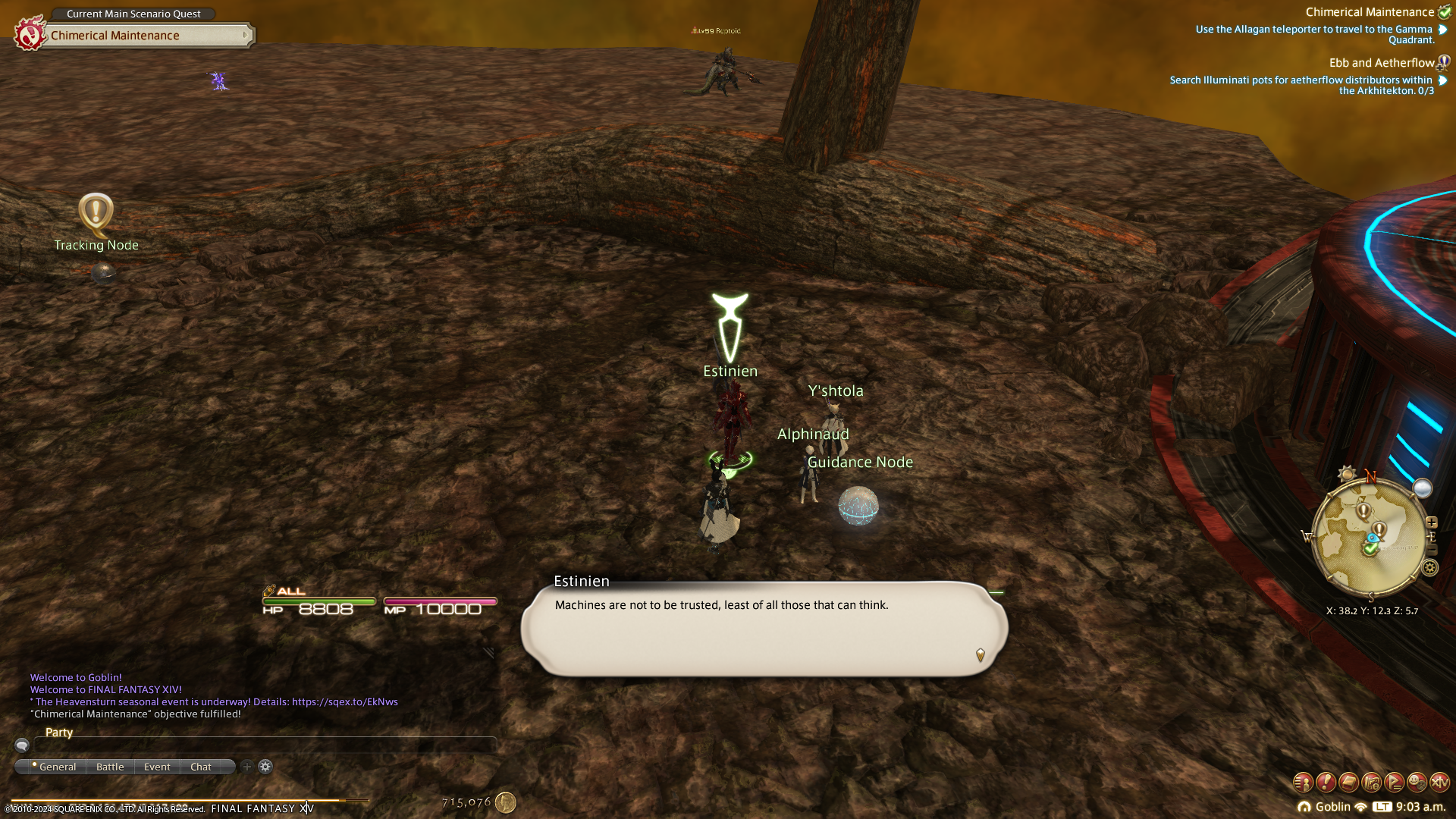Image resolution: width=1456 pixels, height=819 pixels.
Task: Open the chat mode speech bubble
Action: point(22,745)
